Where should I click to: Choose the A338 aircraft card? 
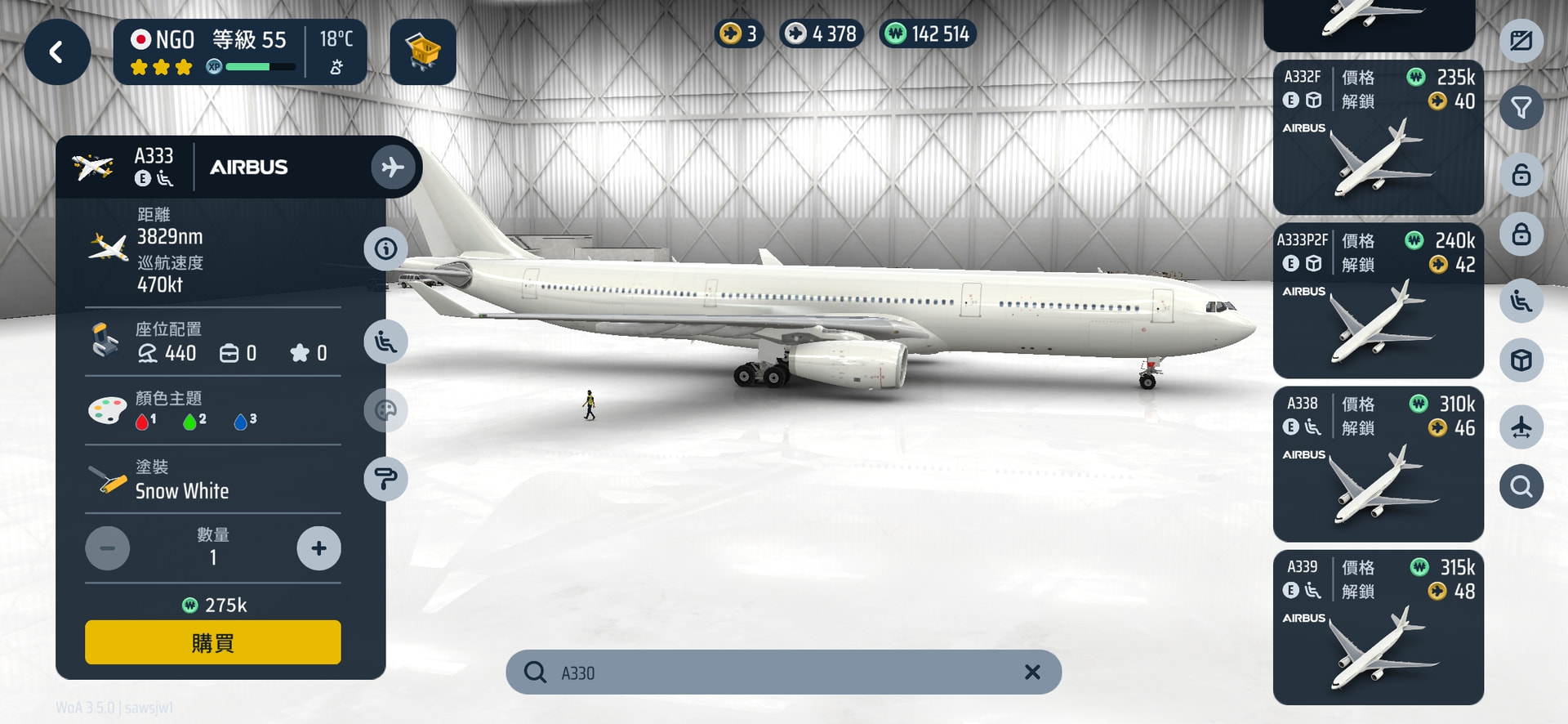click(x=1378, y=464)
